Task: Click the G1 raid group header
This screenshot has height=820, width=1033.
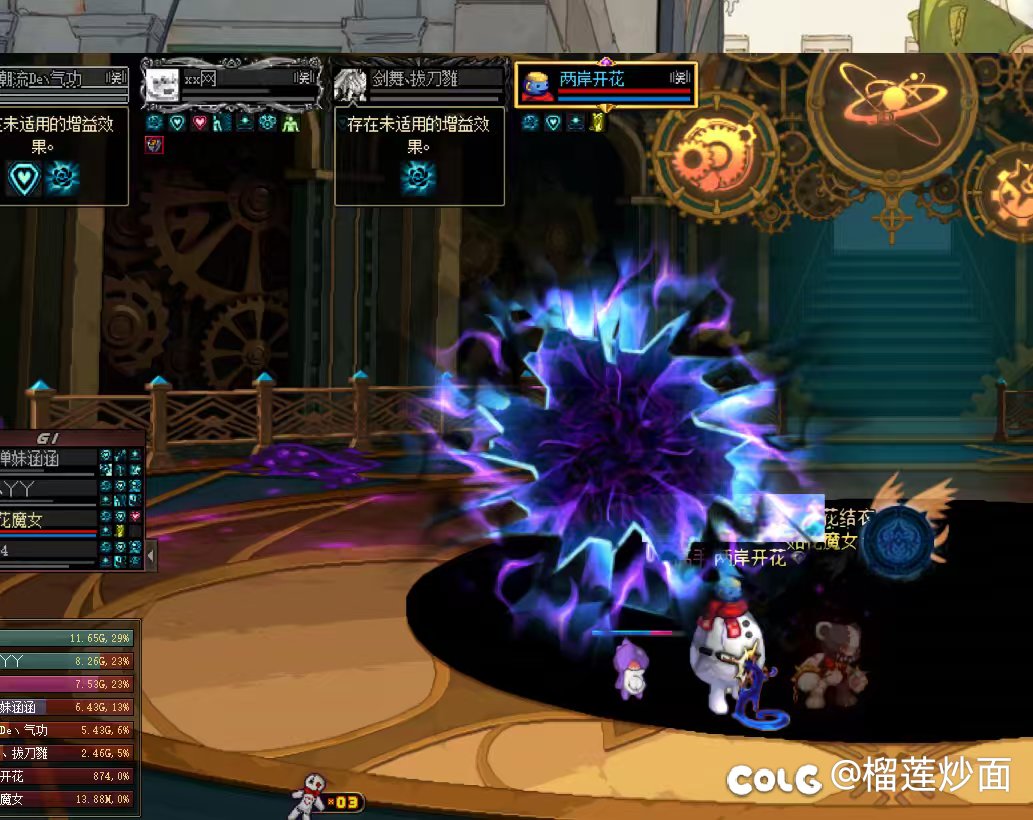Action: [x=48, y=438]
